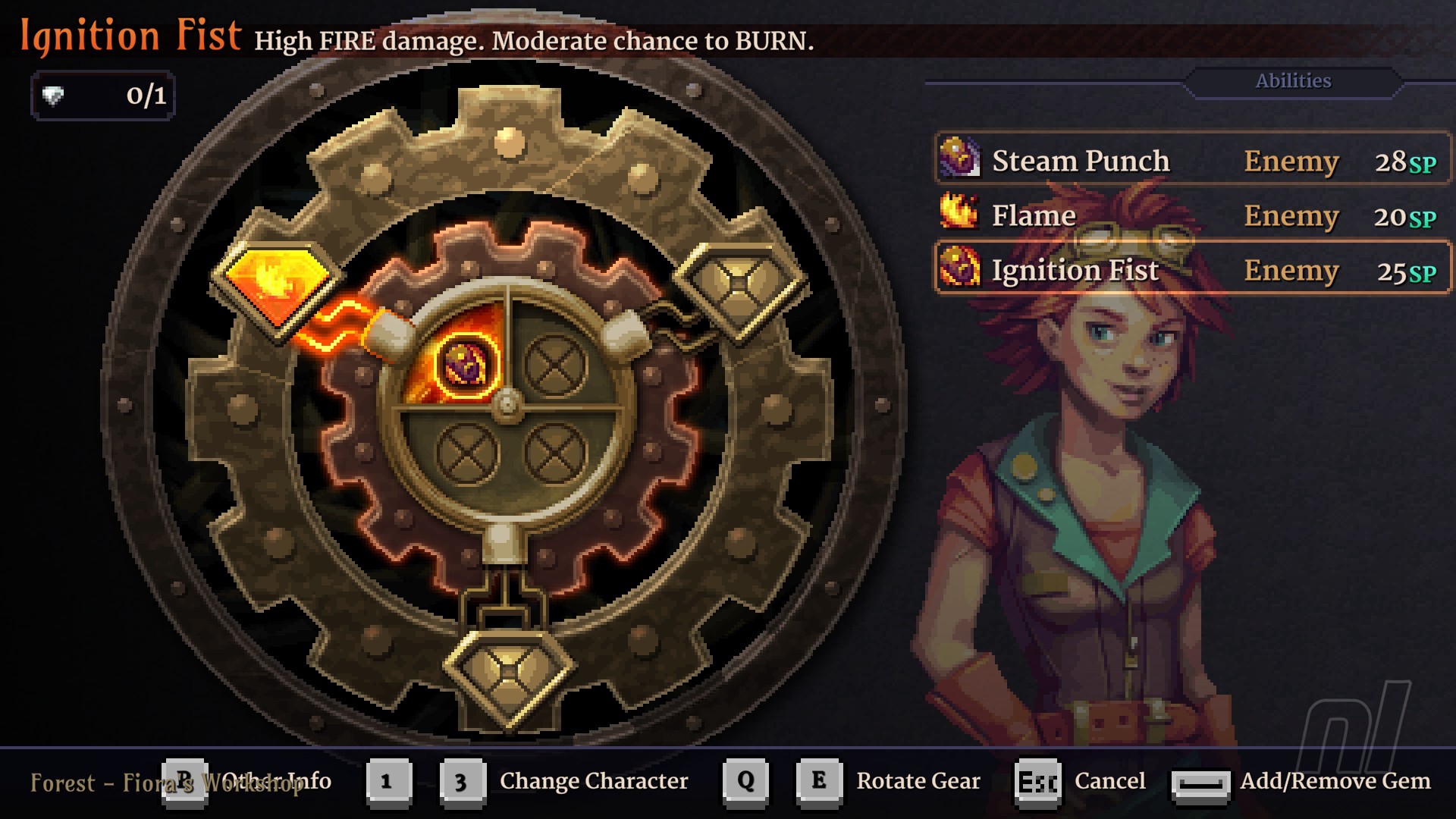Click the Rotate Gear label
1456x819 pixels.
[918, 780]
